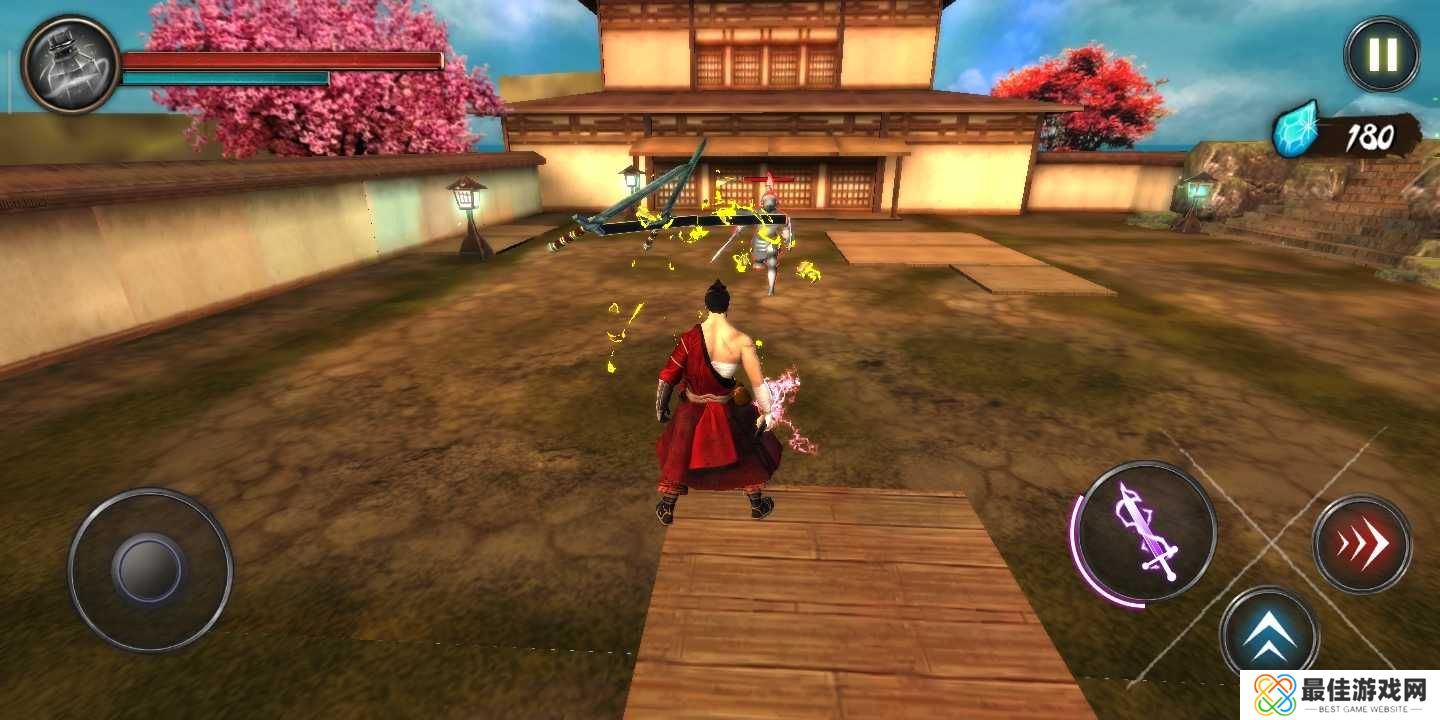The width and height of the screenshot is (1440, 720).
Task: Tap the blue gem currency icon
Action: pyautogui.click(x=1294, y=130)
